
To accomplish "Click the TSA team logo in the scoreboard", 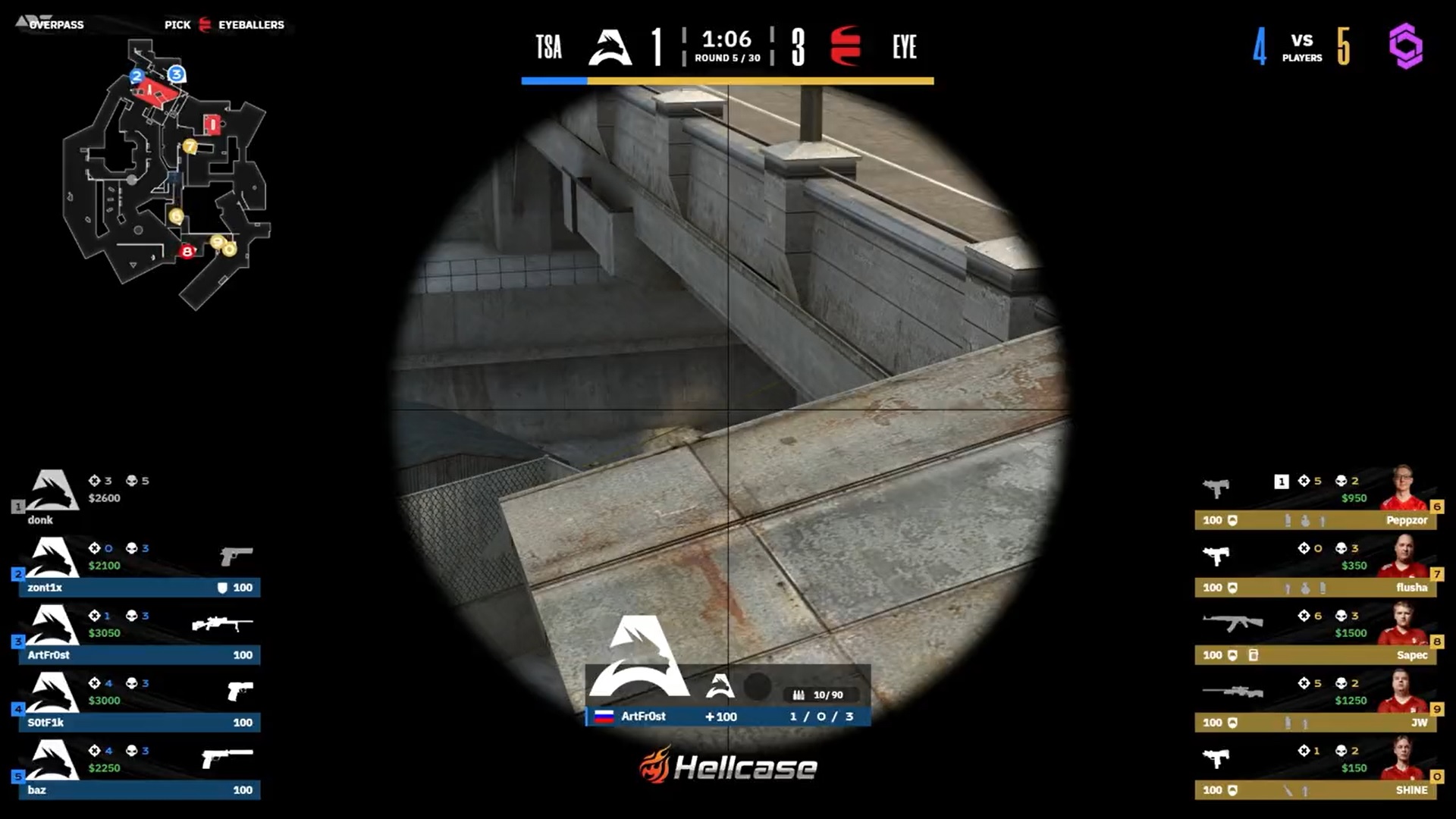I will [610, 47].
